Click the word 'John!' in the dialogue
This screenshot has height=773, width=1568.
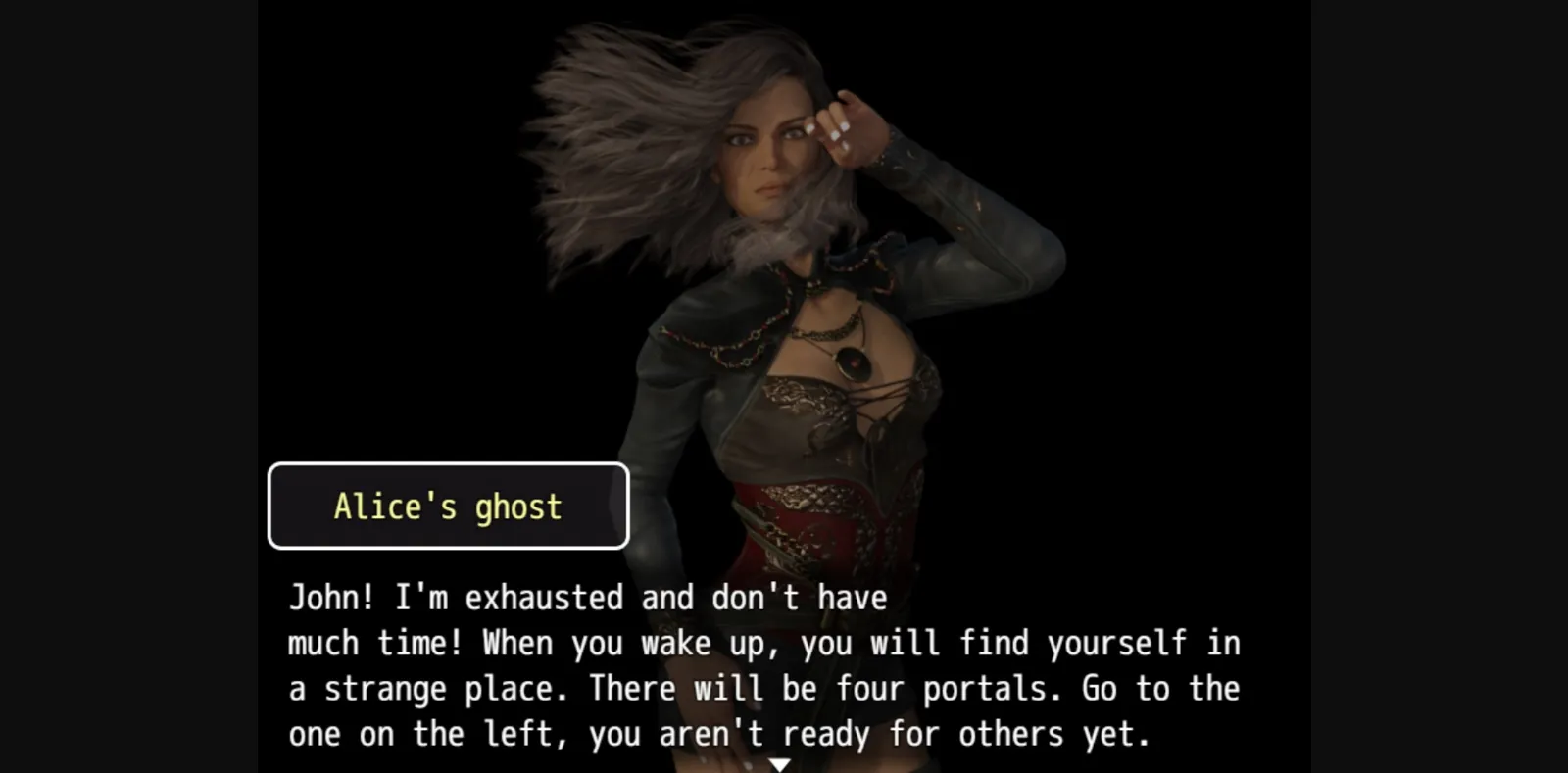point(333,597)
